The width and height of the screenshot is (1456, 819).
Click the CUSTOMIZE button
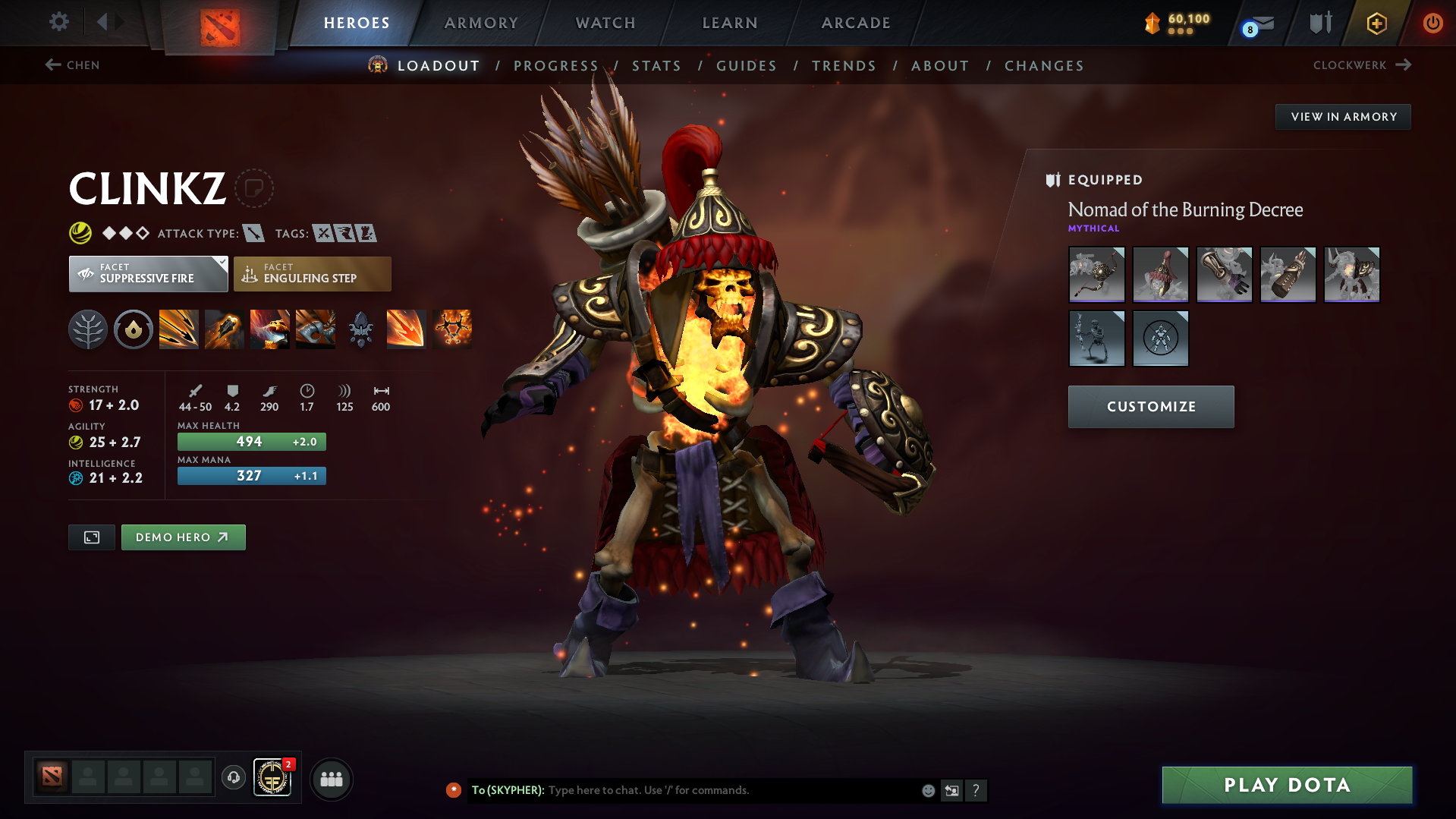[x=1150, y=406]
